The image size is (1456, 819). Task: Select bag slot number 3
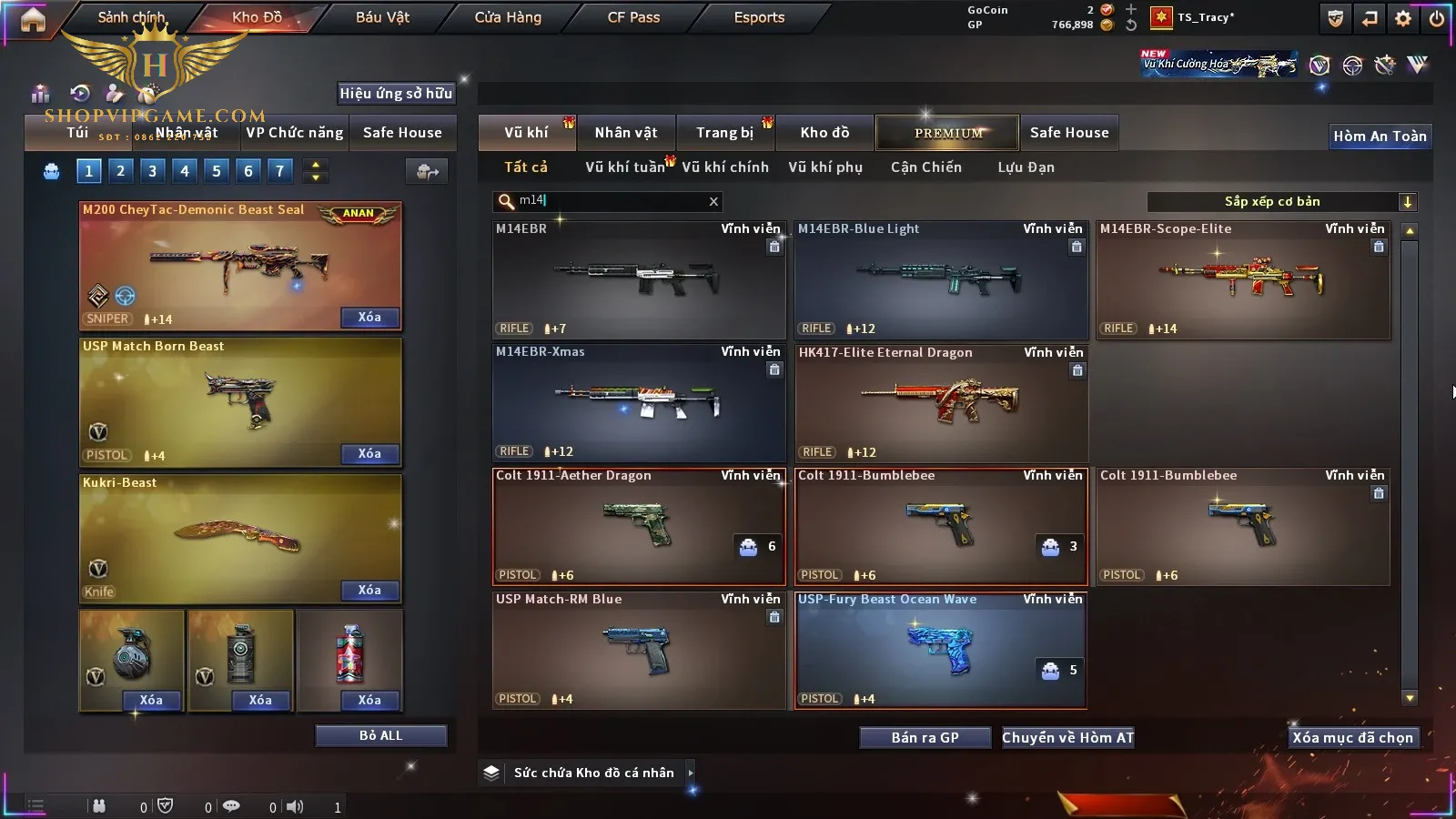coord(152,170)
